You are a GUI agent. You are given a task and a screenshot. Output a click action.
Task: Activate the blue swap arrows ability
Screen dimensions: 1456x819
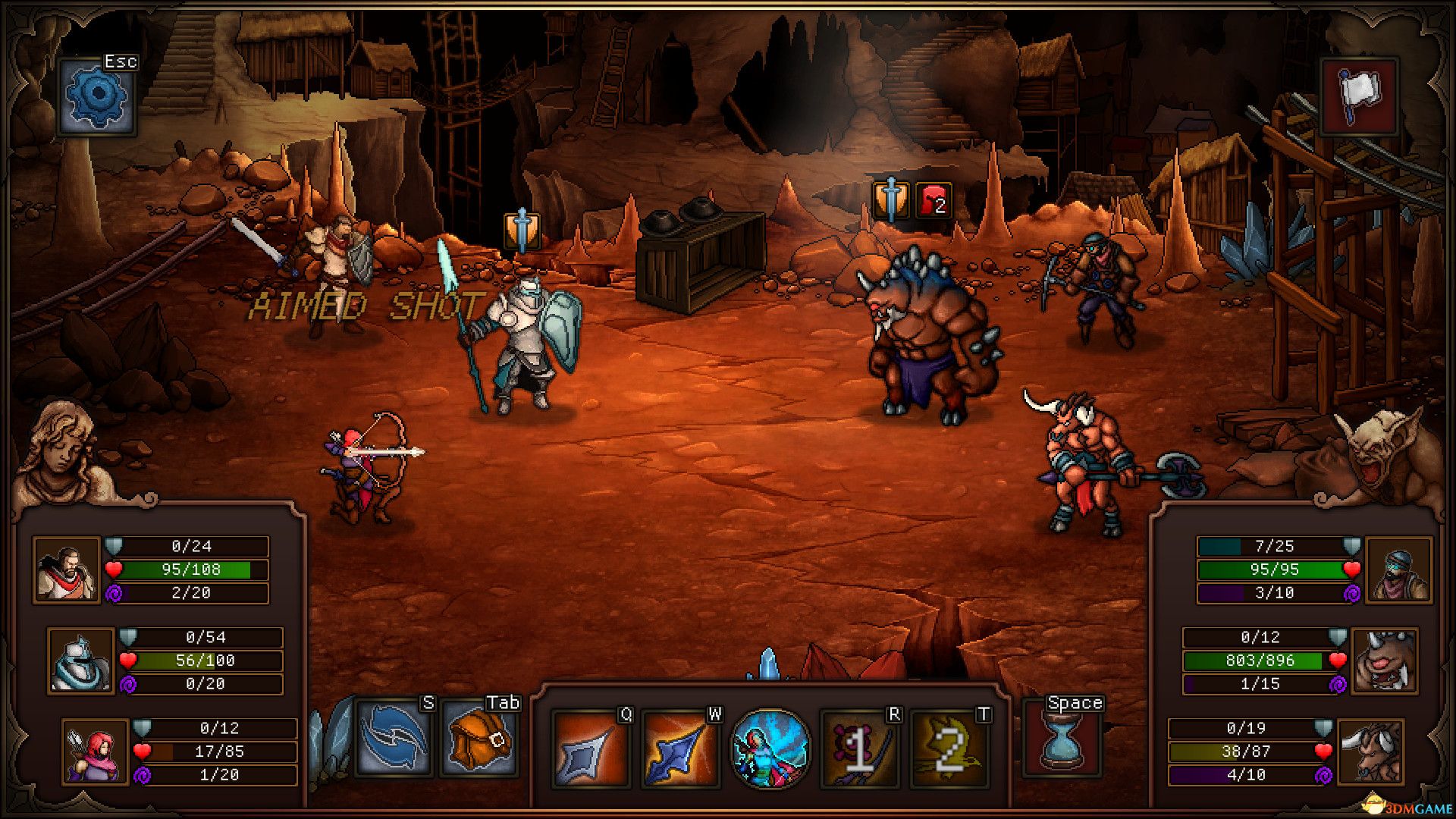click(x=394, y=737)
